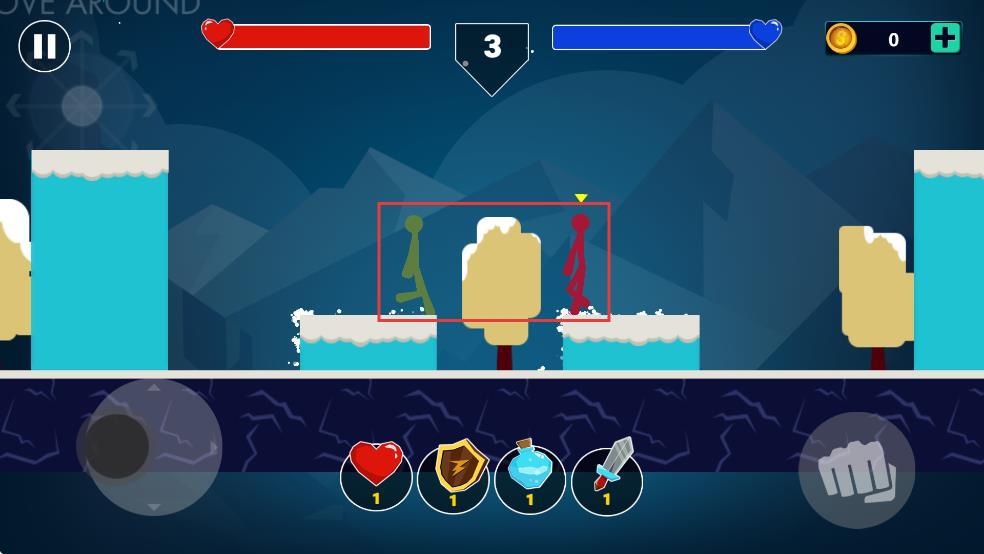Click the virtual movement joystick

[x=118, y=446]
